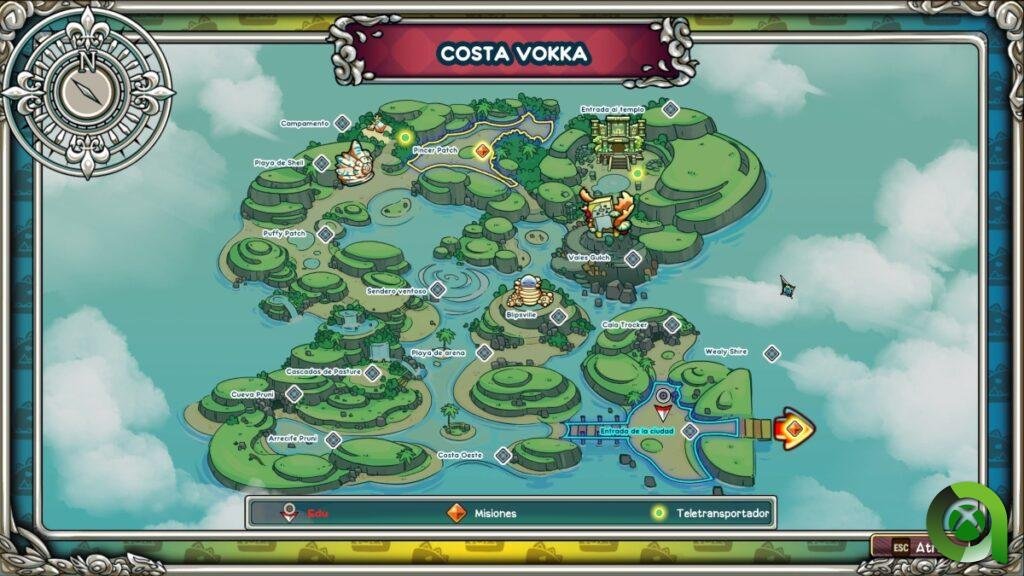Click the Cala Trocker marker
The image size is (1024, 576).
coord(672,325)
